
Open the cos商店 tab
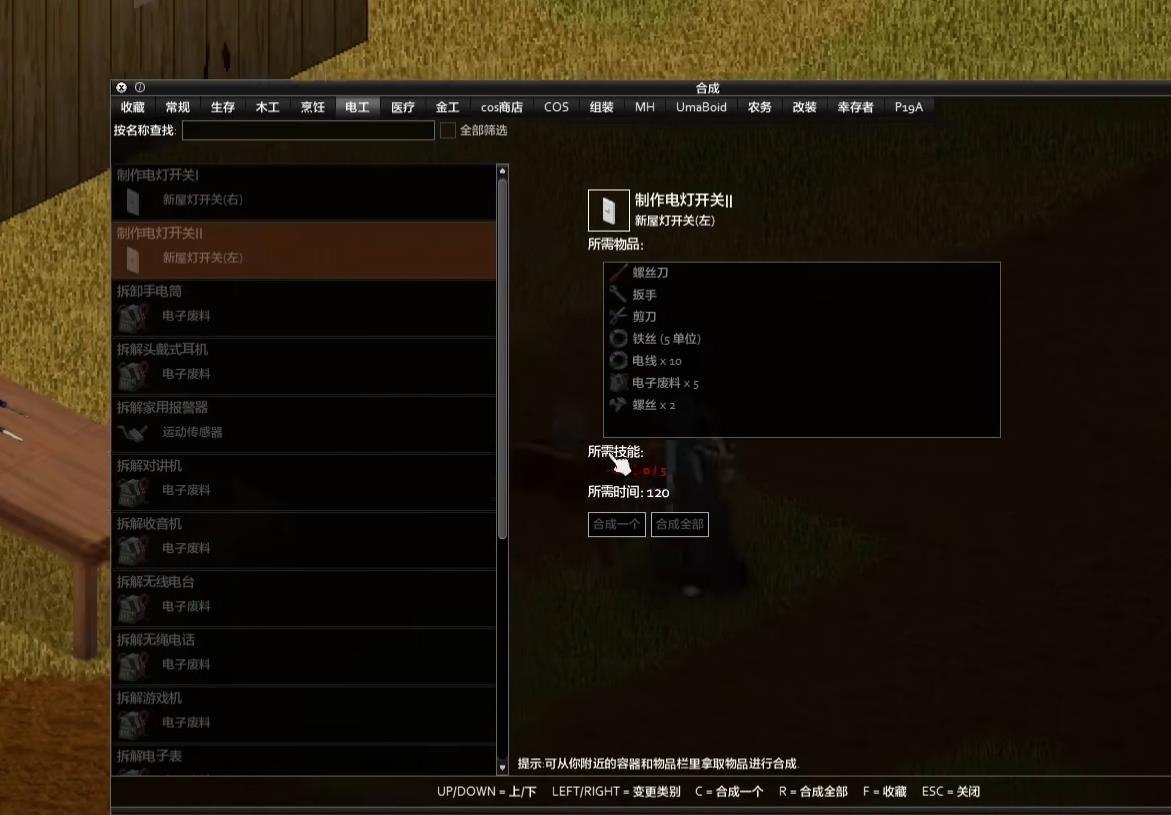pyautogui.click(x=502, y=107)
